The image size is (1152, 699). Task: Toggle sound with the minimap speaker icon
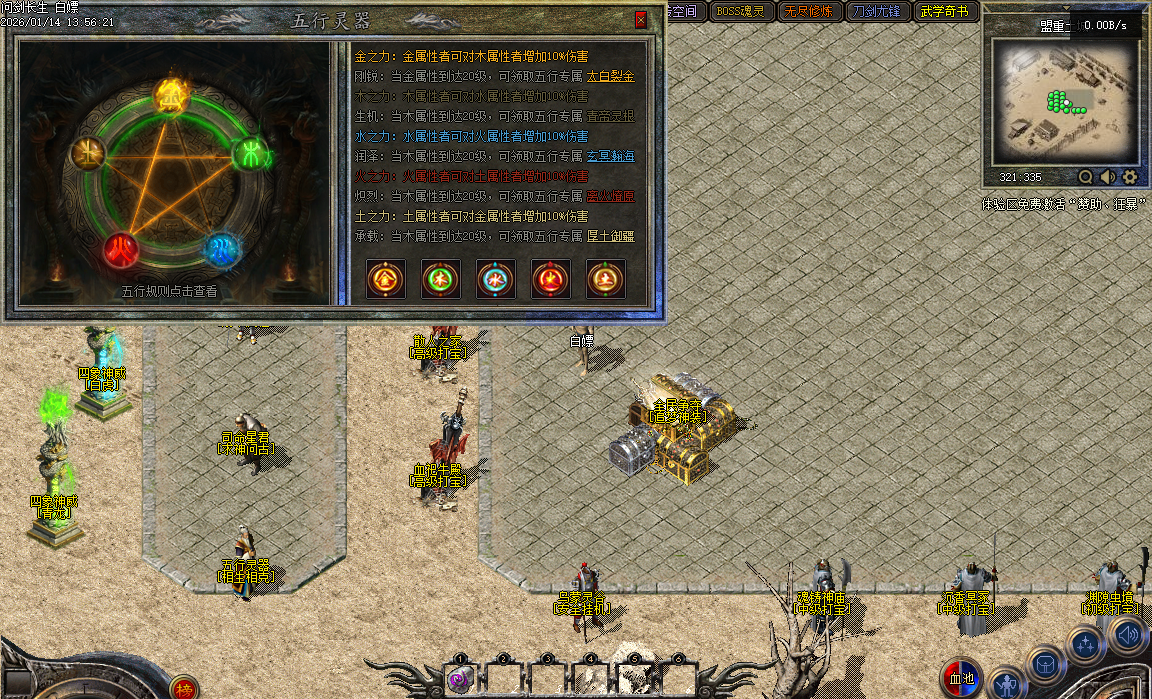click(x=1108, y=177)
